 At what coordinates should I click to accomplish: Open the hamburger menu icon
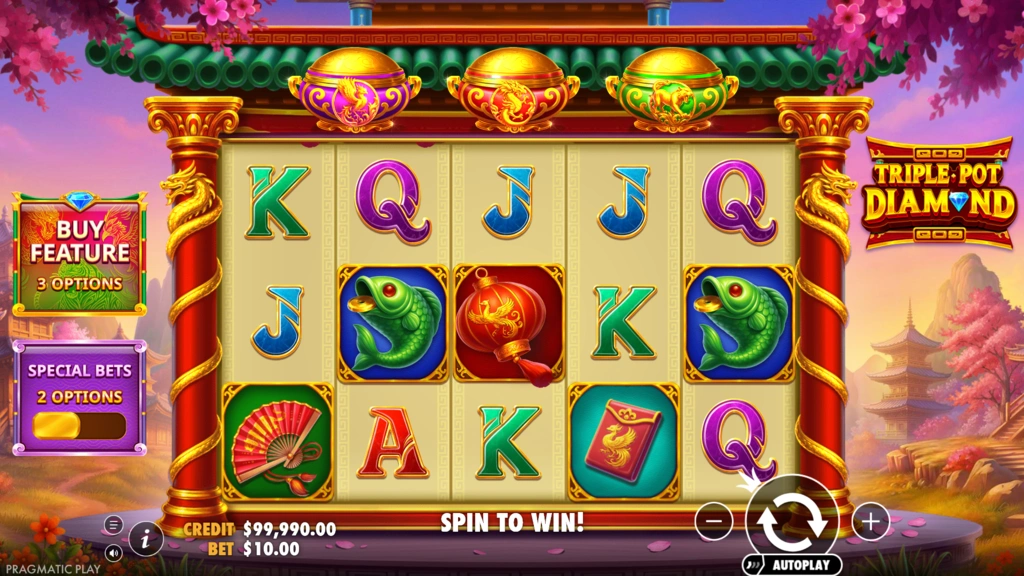pos(113,525)
